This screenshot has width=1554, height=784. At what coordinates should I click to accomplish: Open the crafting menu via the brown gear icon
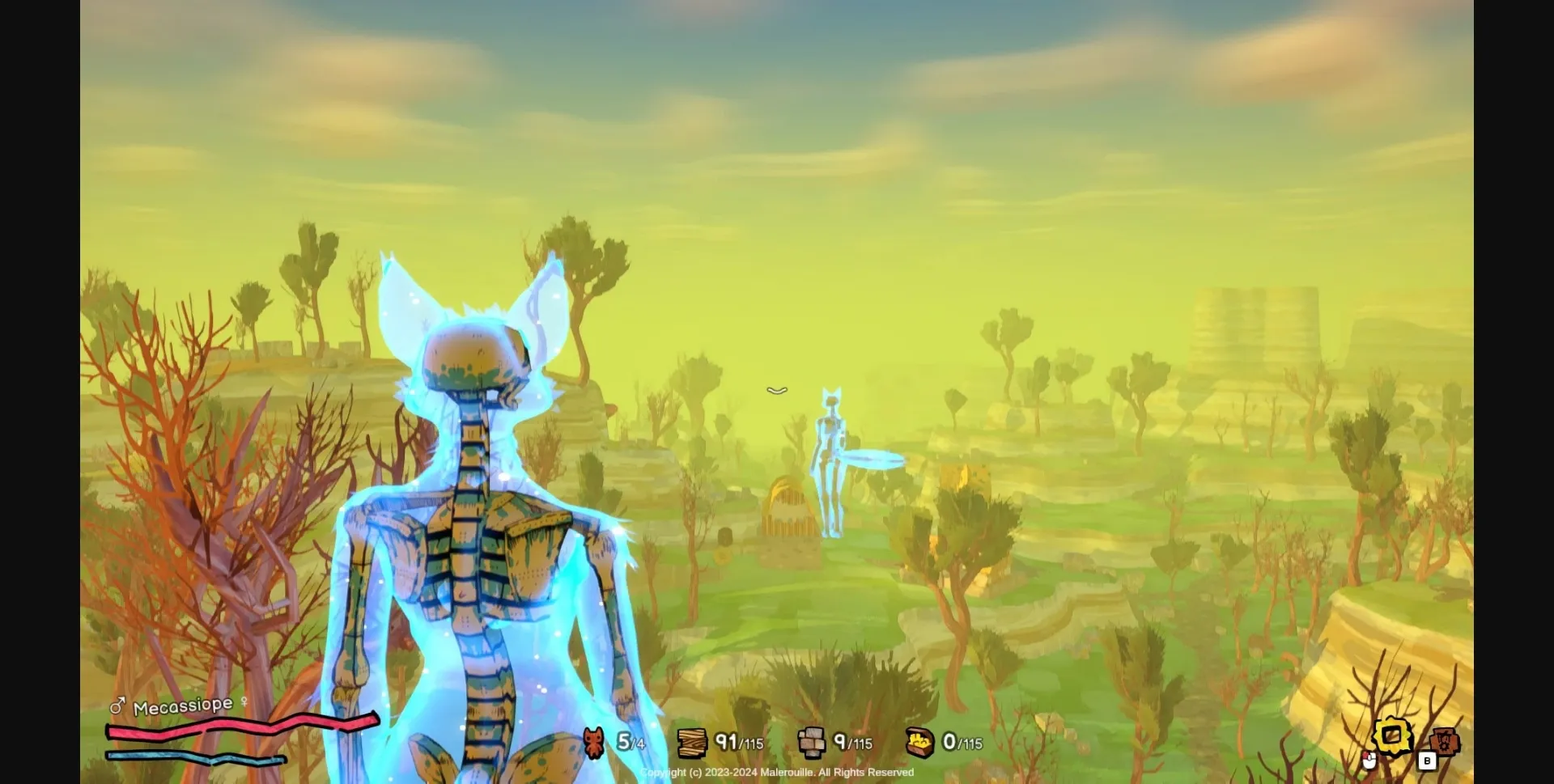tap(1446, 742)
